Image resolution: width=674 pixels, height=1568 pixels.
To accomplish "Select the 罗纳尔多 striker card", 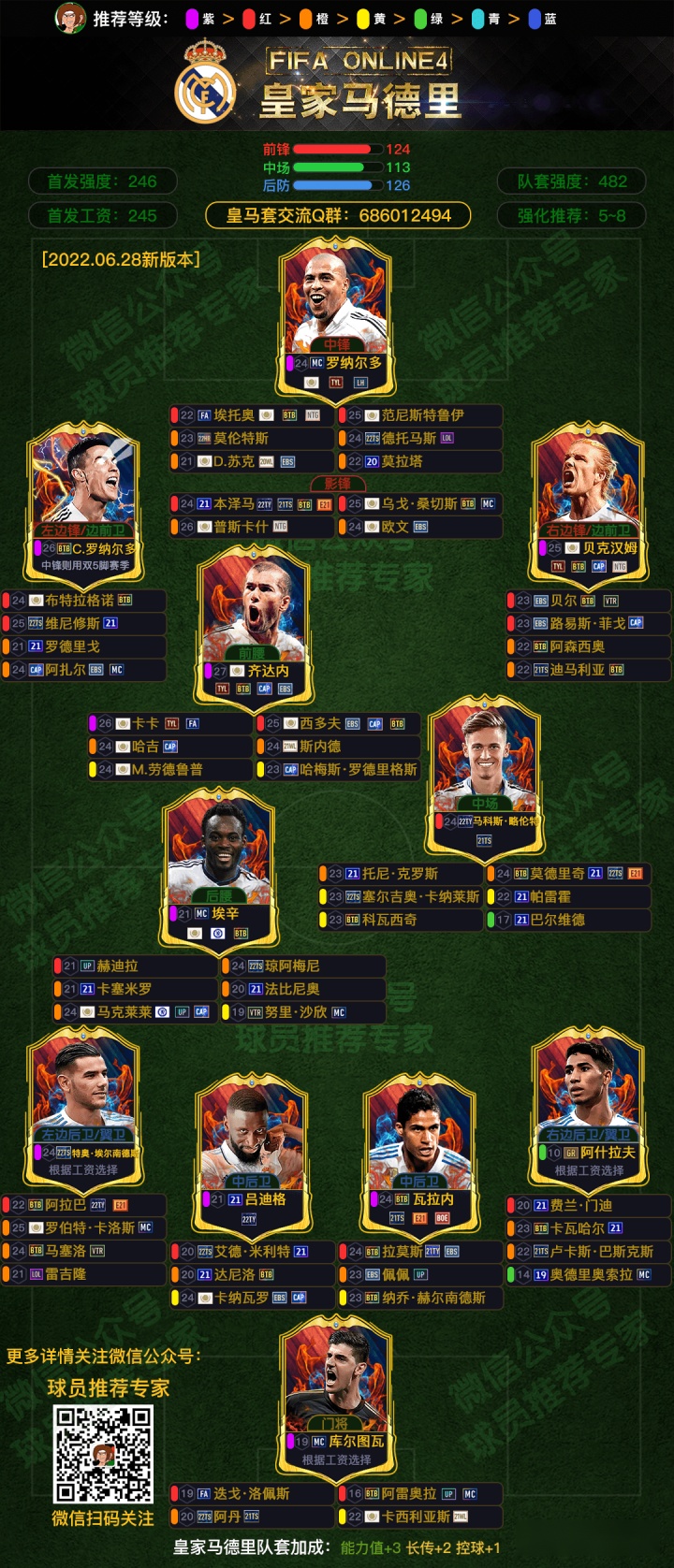I will [337, 313].
